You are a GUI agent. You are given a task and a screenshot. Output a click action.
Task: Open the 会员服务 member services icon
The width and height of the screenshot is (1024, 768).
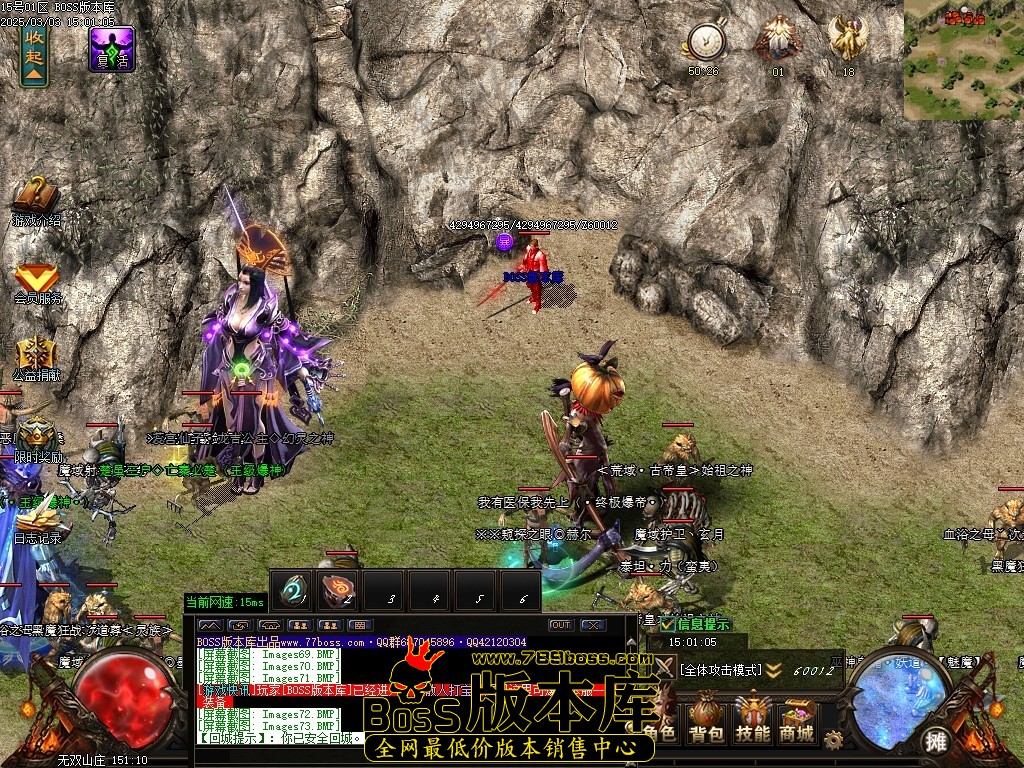37,279
